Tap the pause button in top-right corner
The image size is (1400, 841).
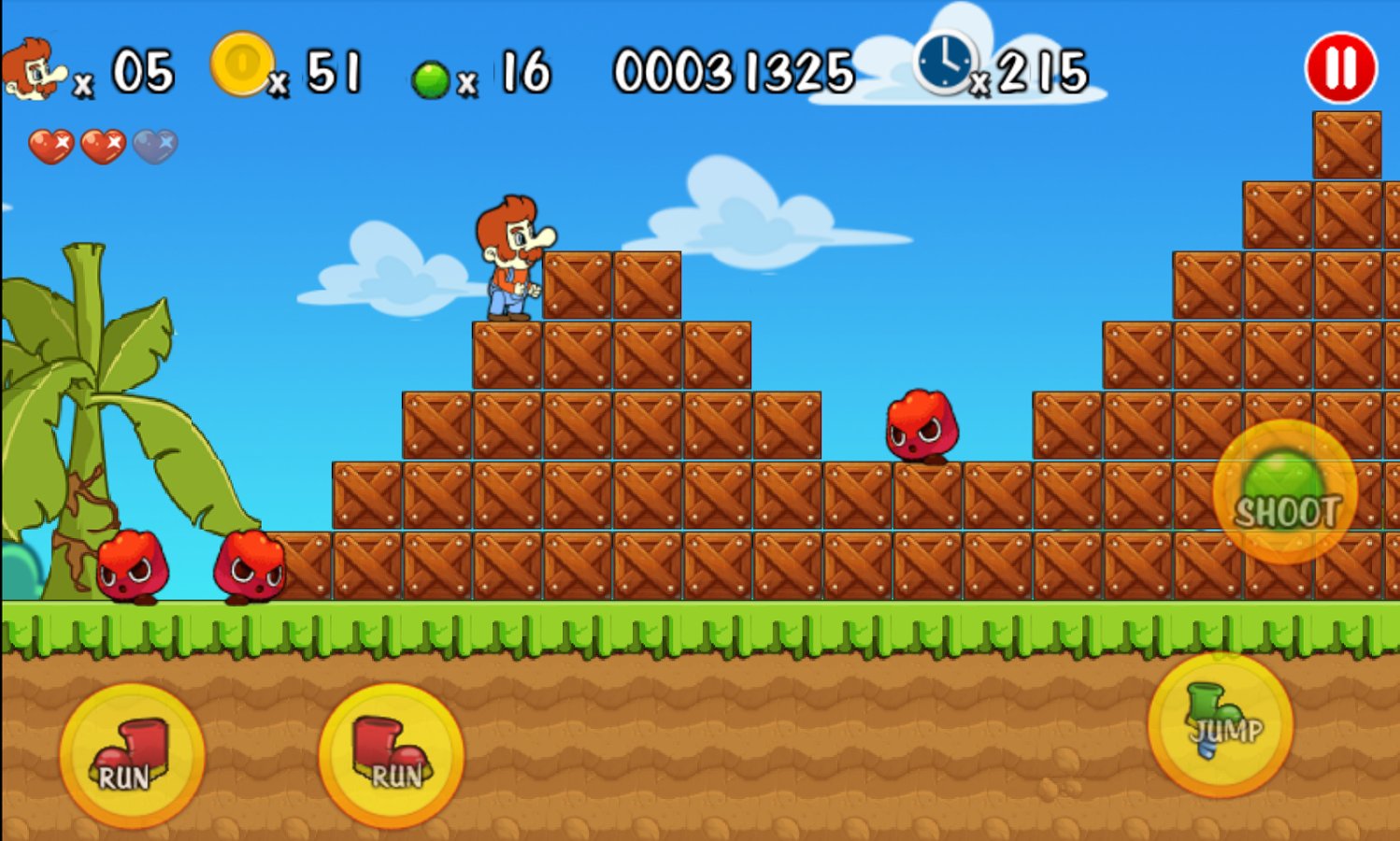tap(1340, 64)
